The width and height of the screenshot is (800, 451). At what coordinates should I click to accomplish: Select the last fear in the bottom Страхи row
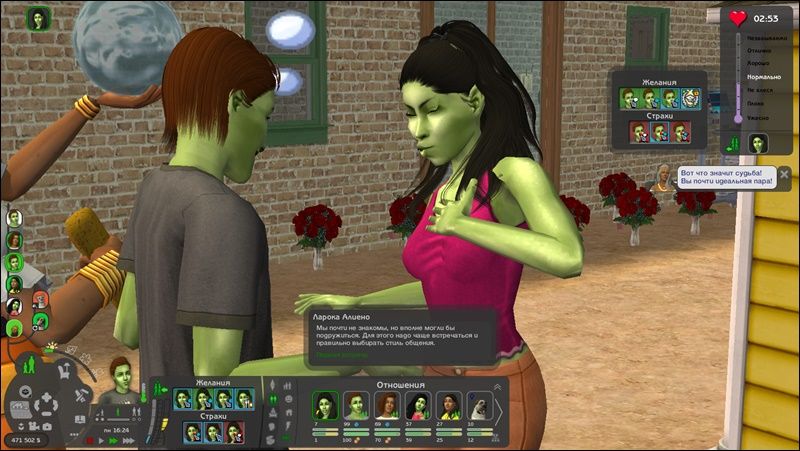click(x=235, y=432)
